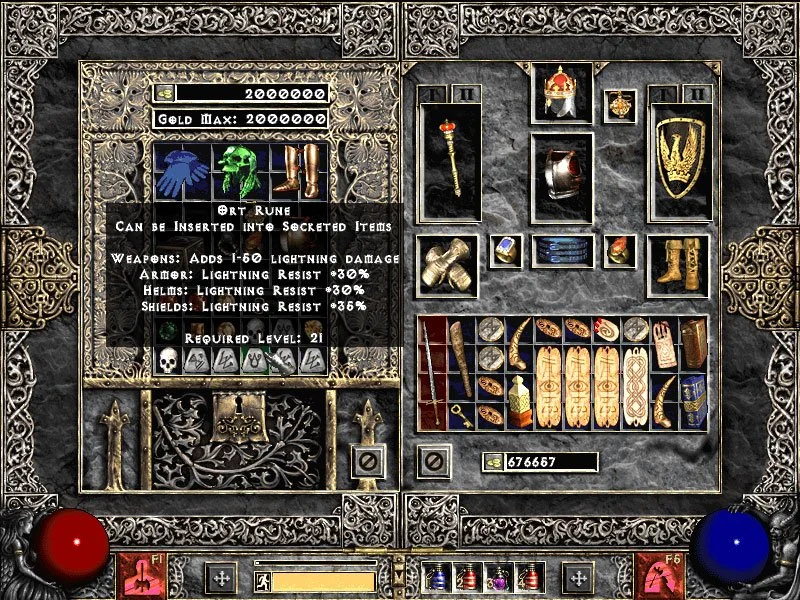Select the equipped belt slot

coord(563,250)
